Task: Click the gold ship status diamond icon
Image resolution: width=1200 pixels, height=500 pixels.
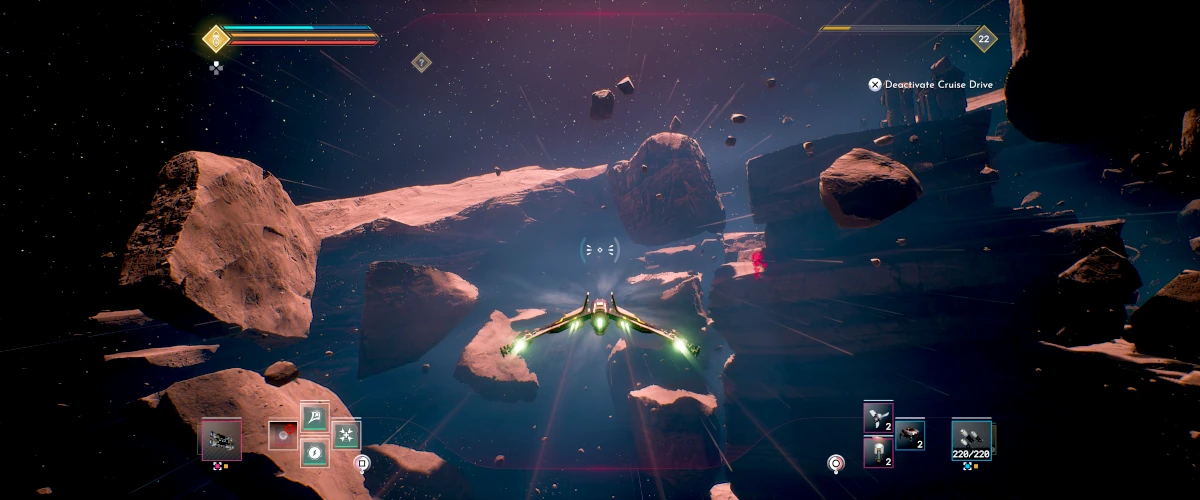Action: coord(216,39)
